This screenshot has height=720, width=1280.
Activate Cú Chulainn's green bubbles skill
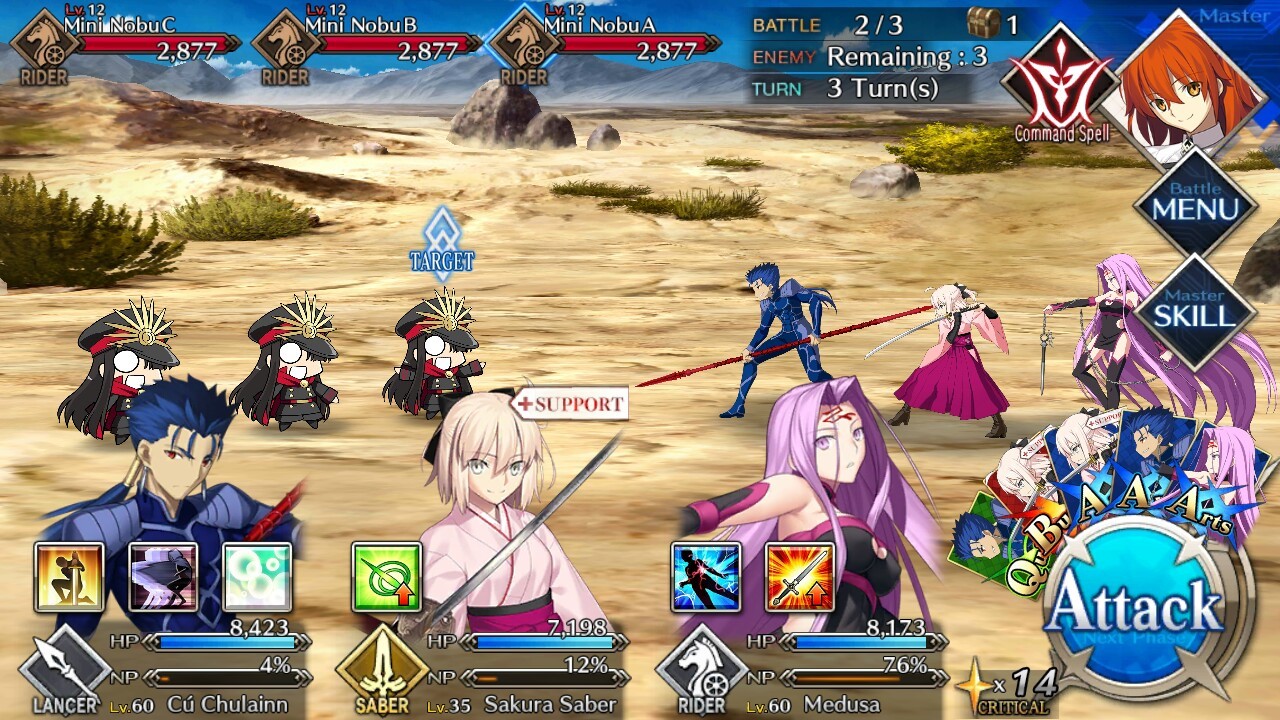[x=257, y=577]
